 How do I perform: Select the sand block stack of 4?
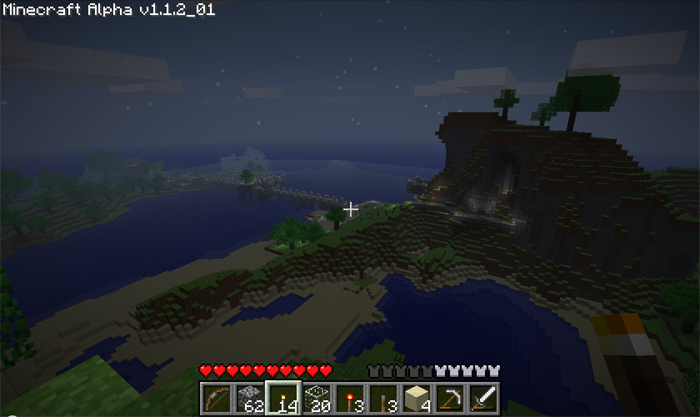click(417, 399)
